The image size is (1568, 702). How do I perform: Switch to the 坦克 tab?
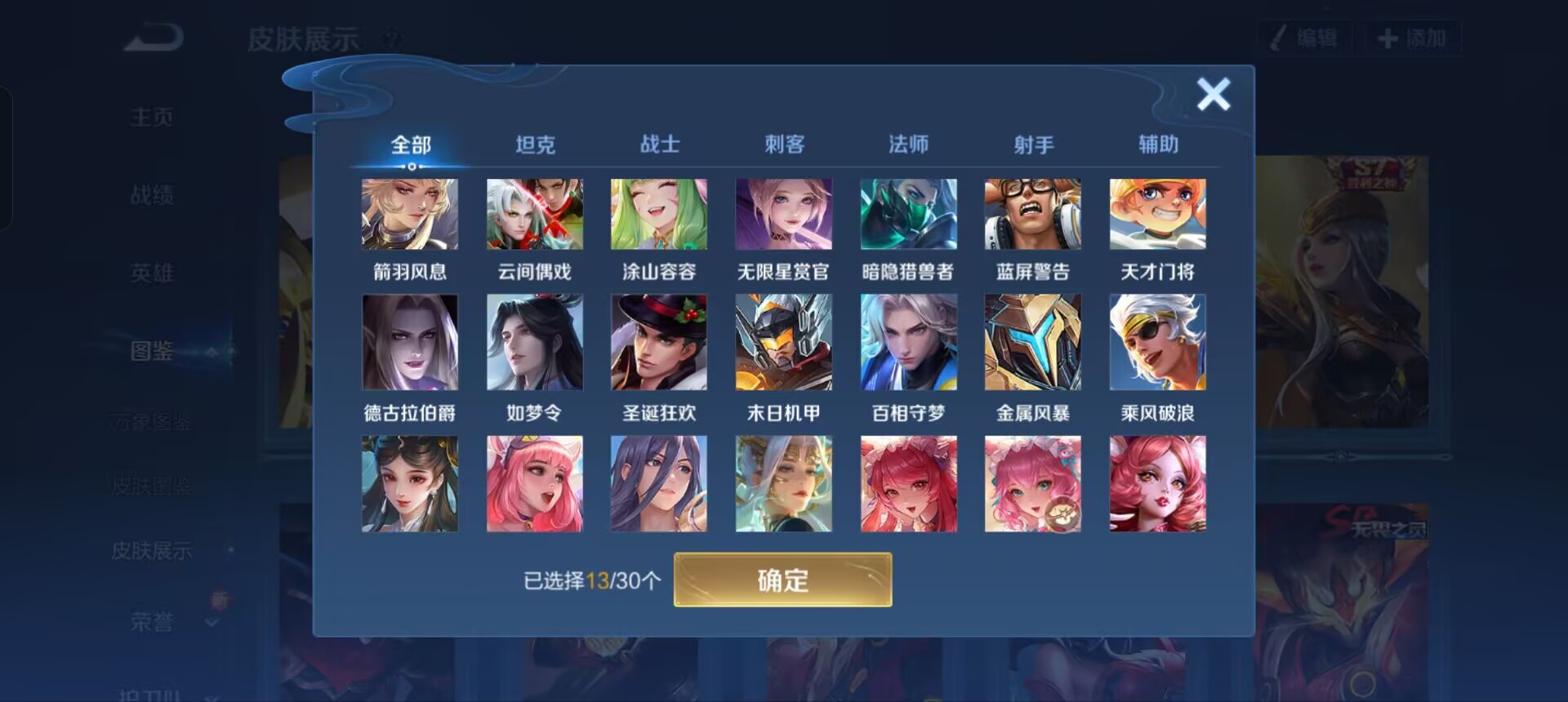537,144
